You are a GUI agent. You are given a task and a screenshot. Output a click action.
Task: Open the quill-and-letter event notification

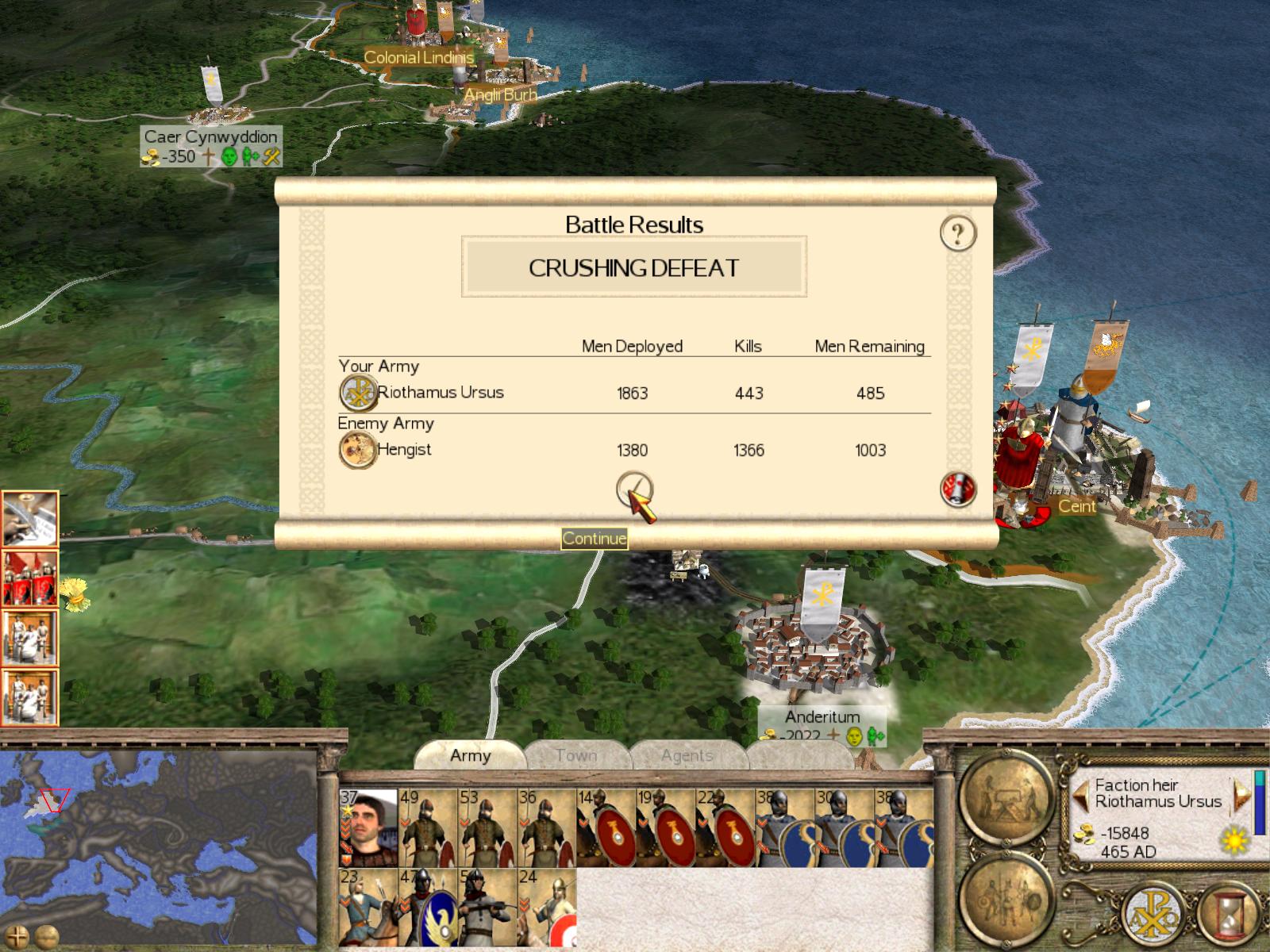tap(30, 518)
